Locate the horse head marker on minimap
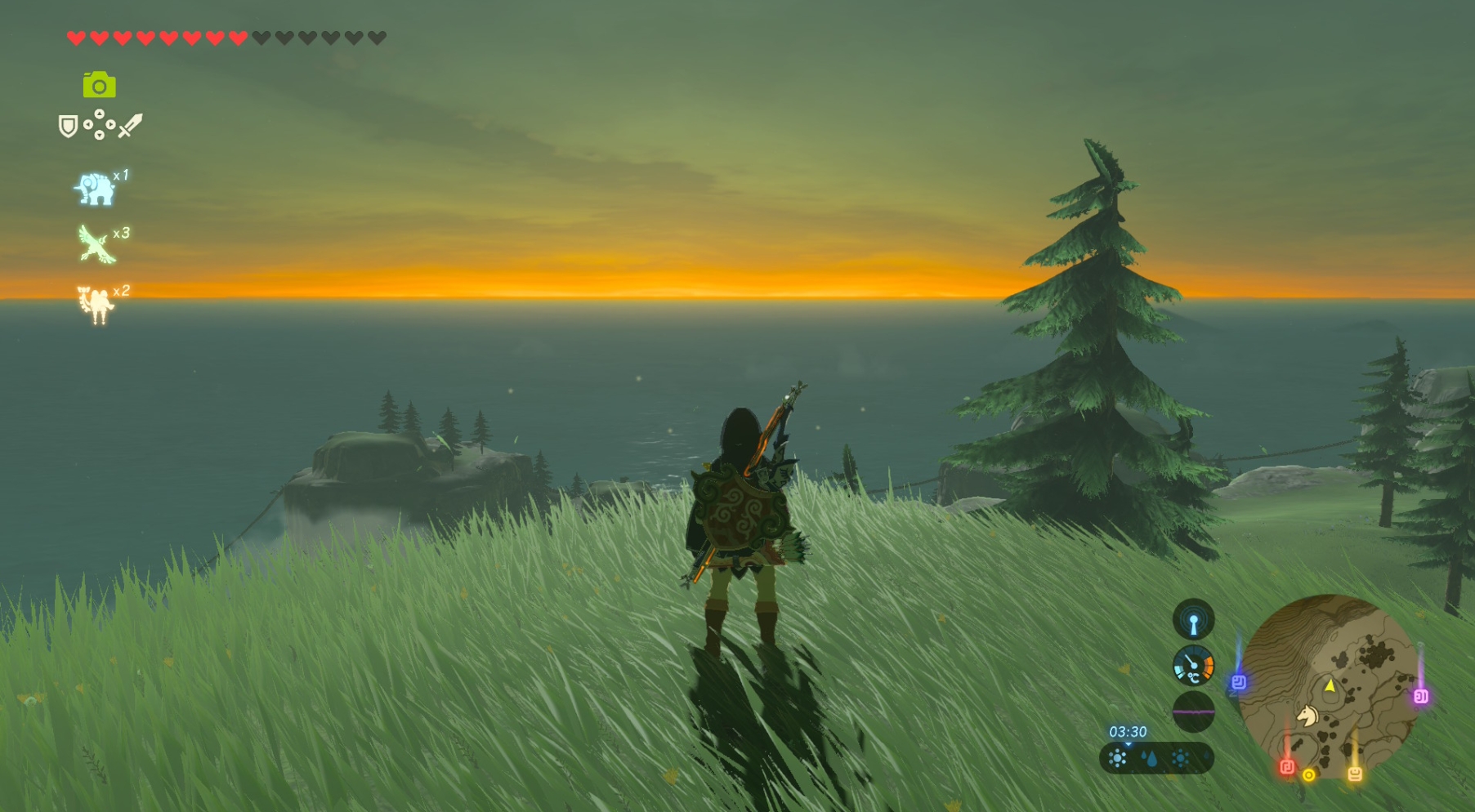 click(x=1308, y=716)
